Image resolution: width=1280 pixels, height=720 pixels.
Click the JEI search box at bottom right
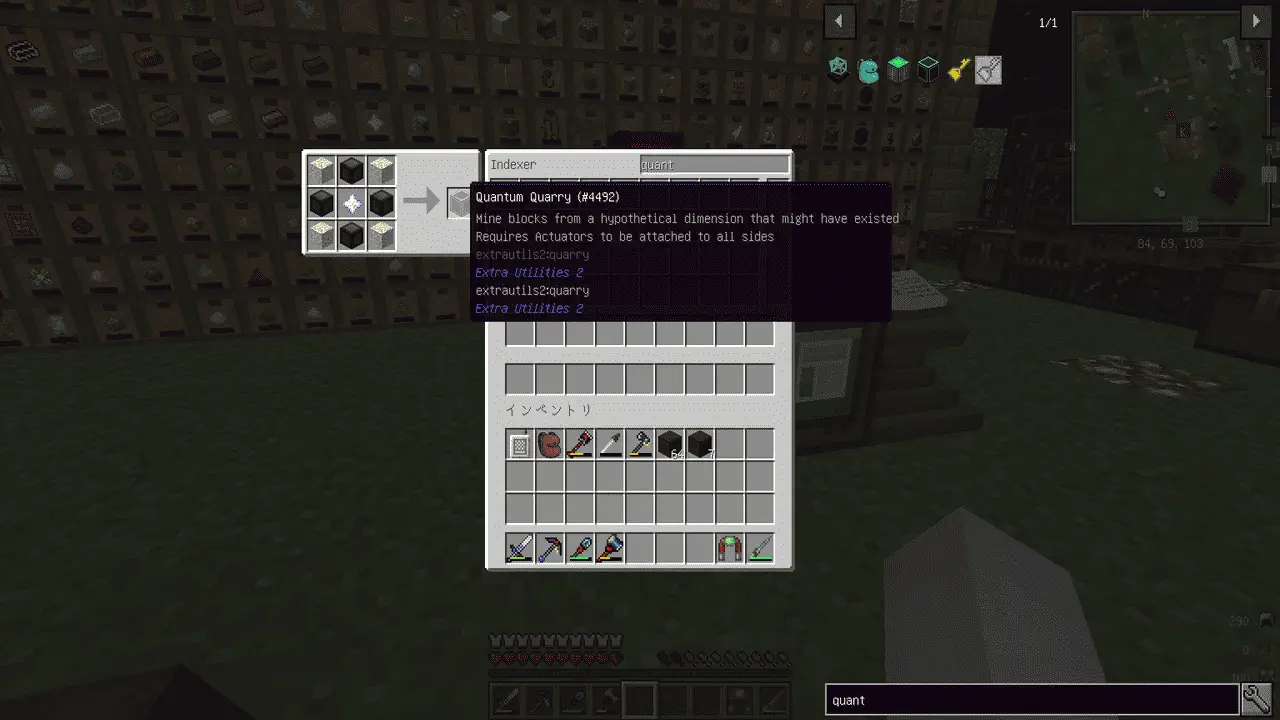click(1031, 700)
